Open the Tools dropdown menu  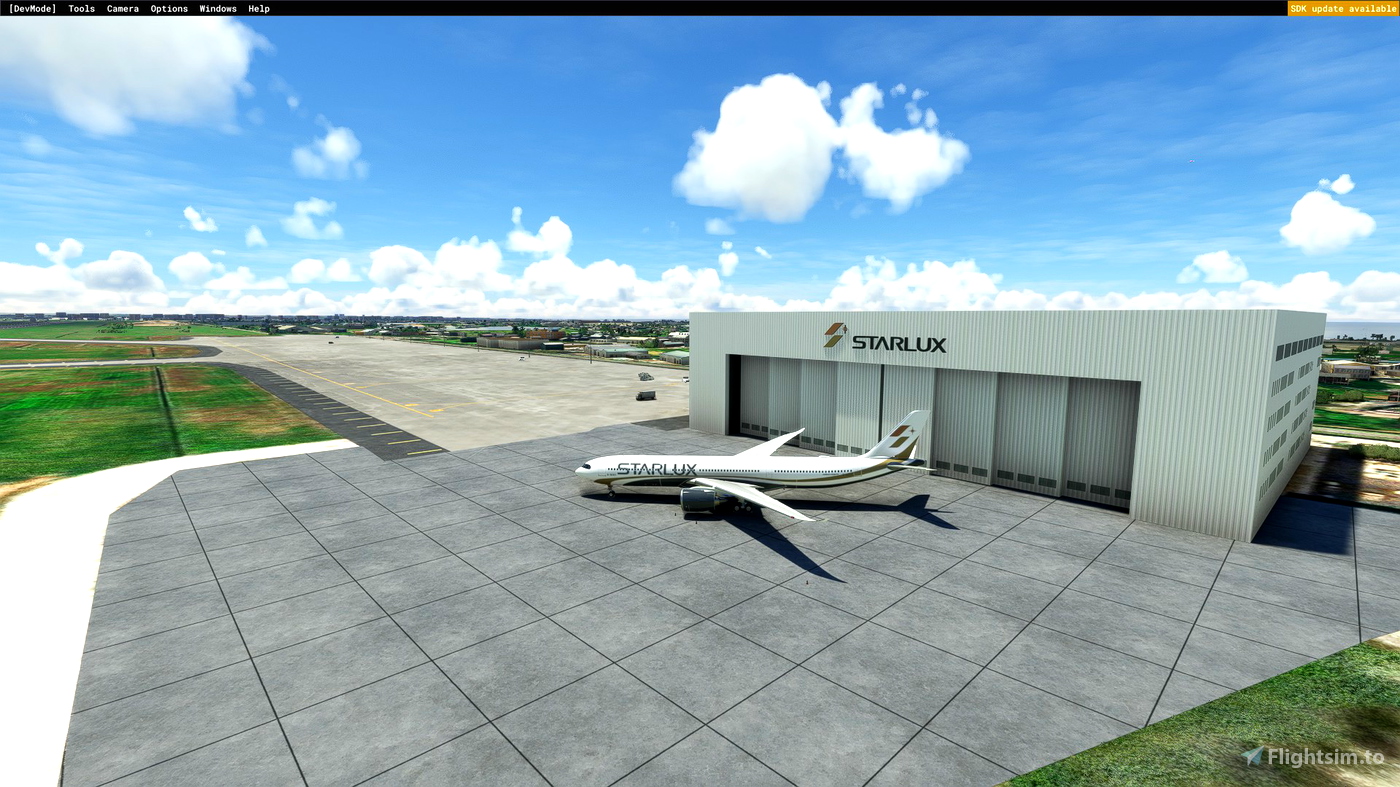[81, 8]
